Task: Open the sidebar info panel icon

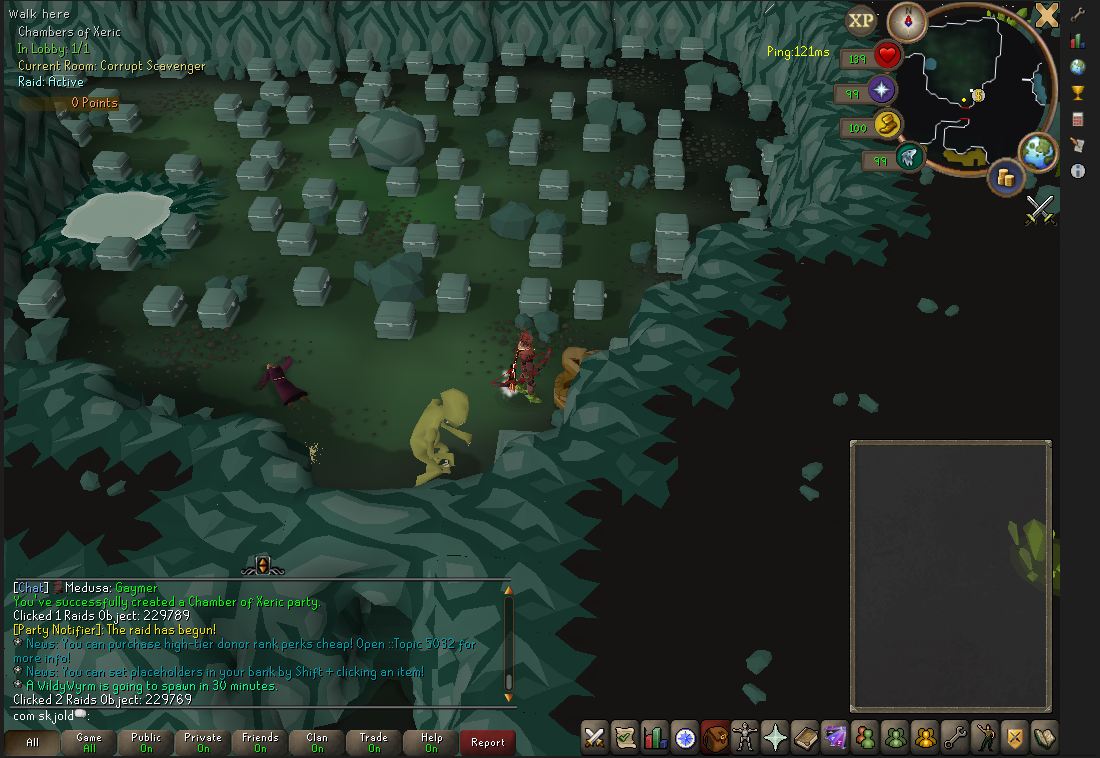Action: 1078,171
